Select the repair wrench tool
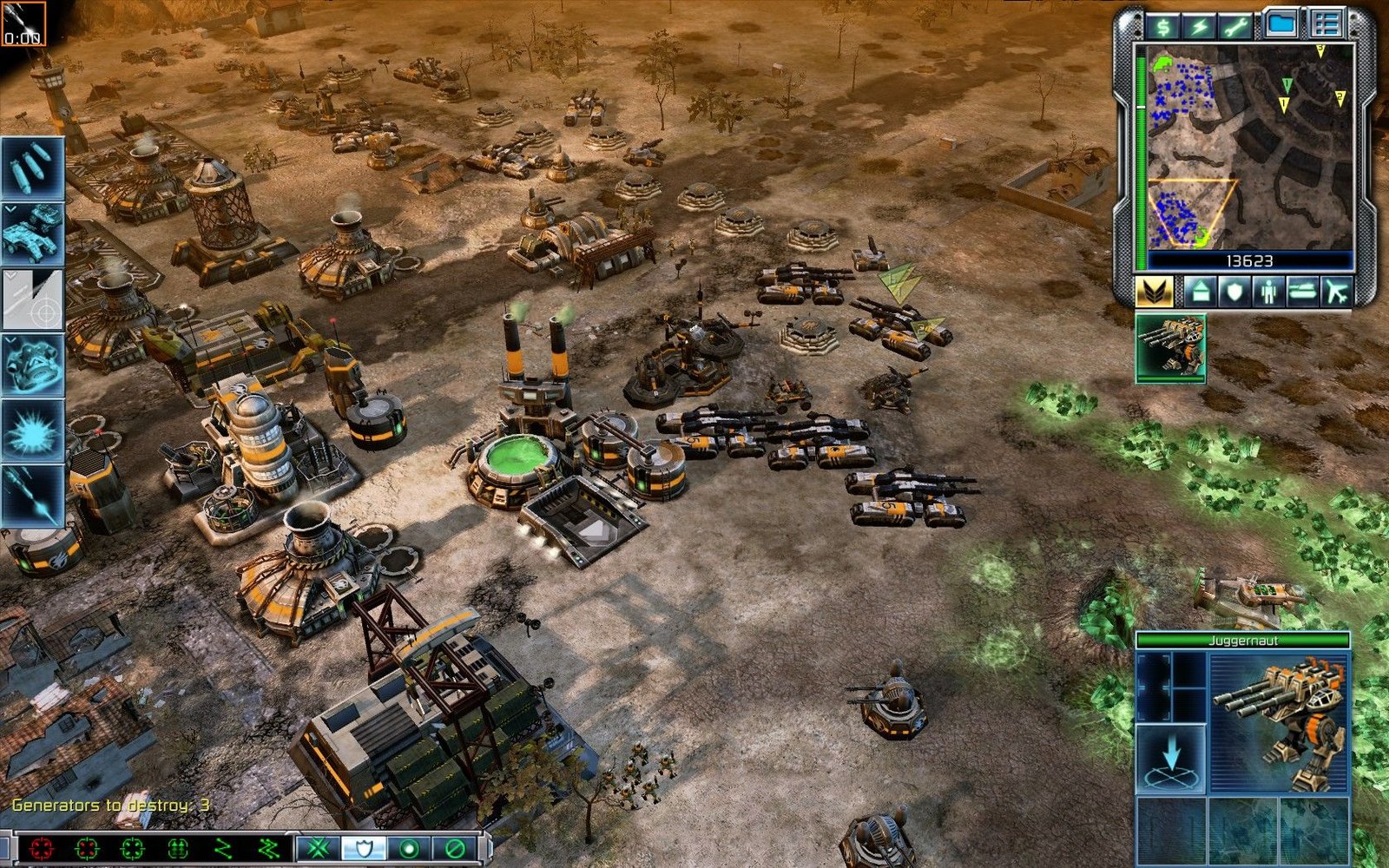 tap(1236, 25)
